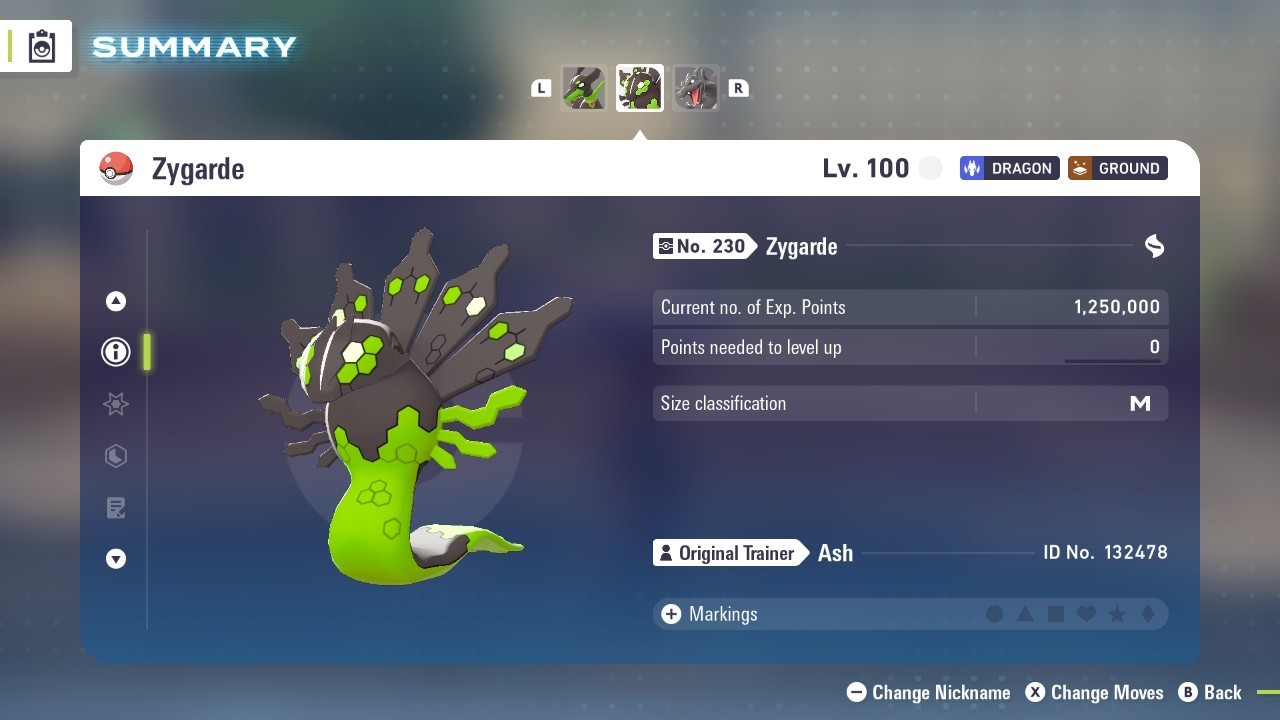Screen dimensions: 1280x720
Task: Switch to the star-shaped page tab
Action: pos(116,404)
